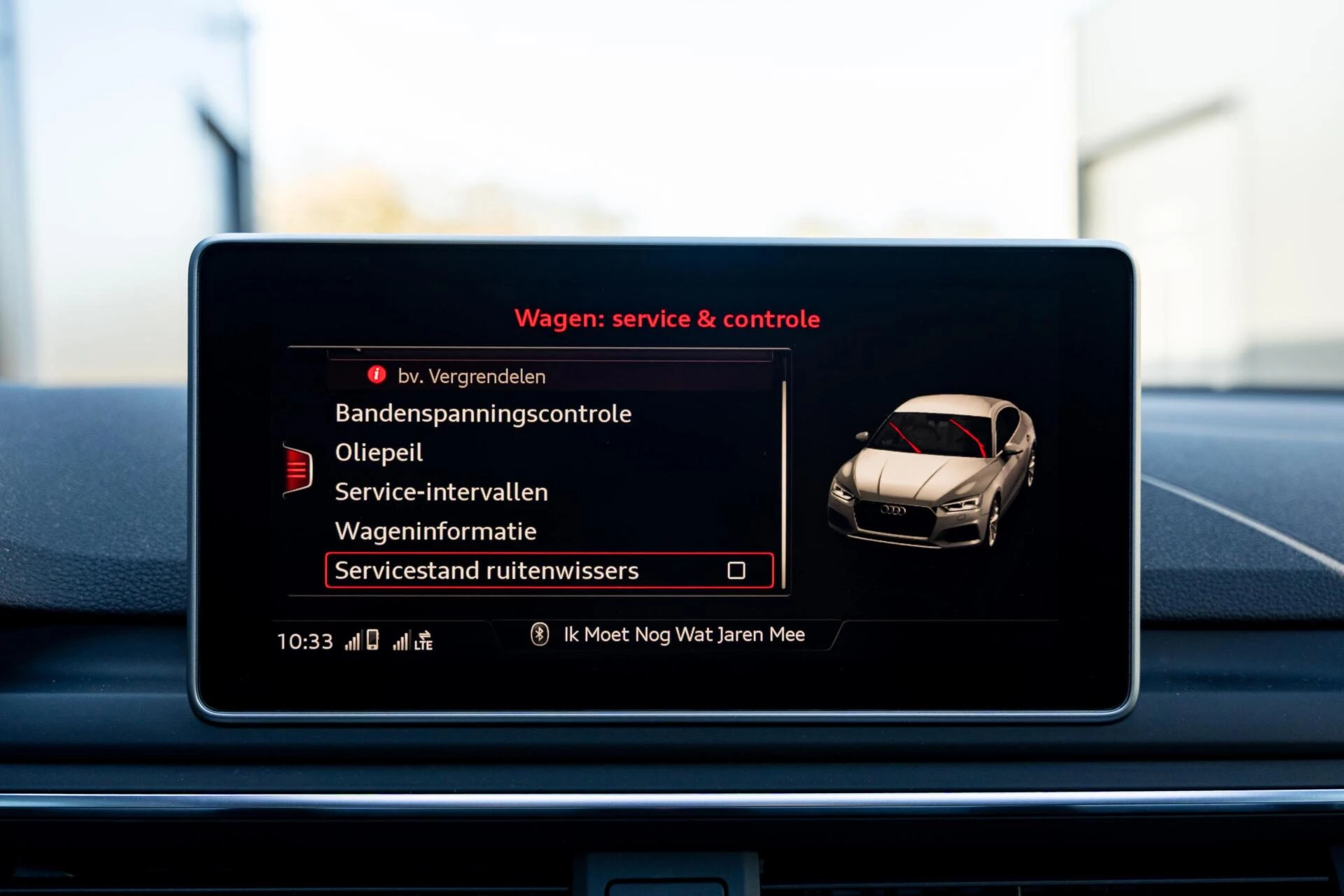The height and width of the screenshot is (896, 1344).
Task: Tap the LTE data connection icon
Action: pos(424,641)
